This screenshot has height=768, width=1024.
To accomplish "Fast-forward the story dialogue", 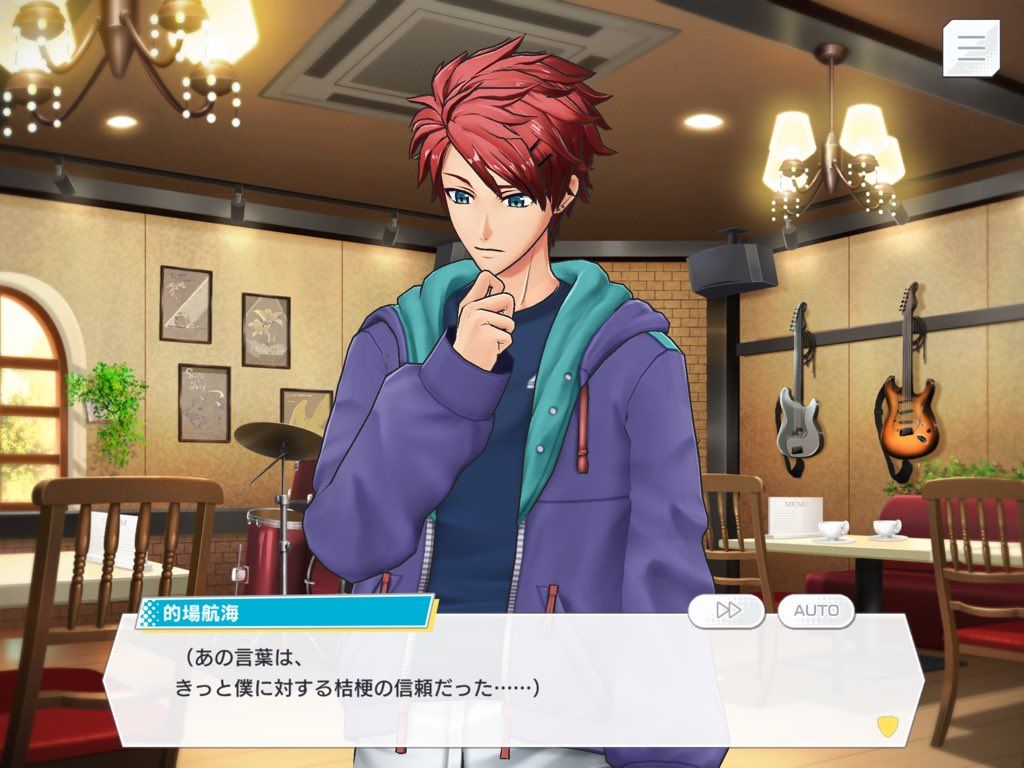I will 727,610.
